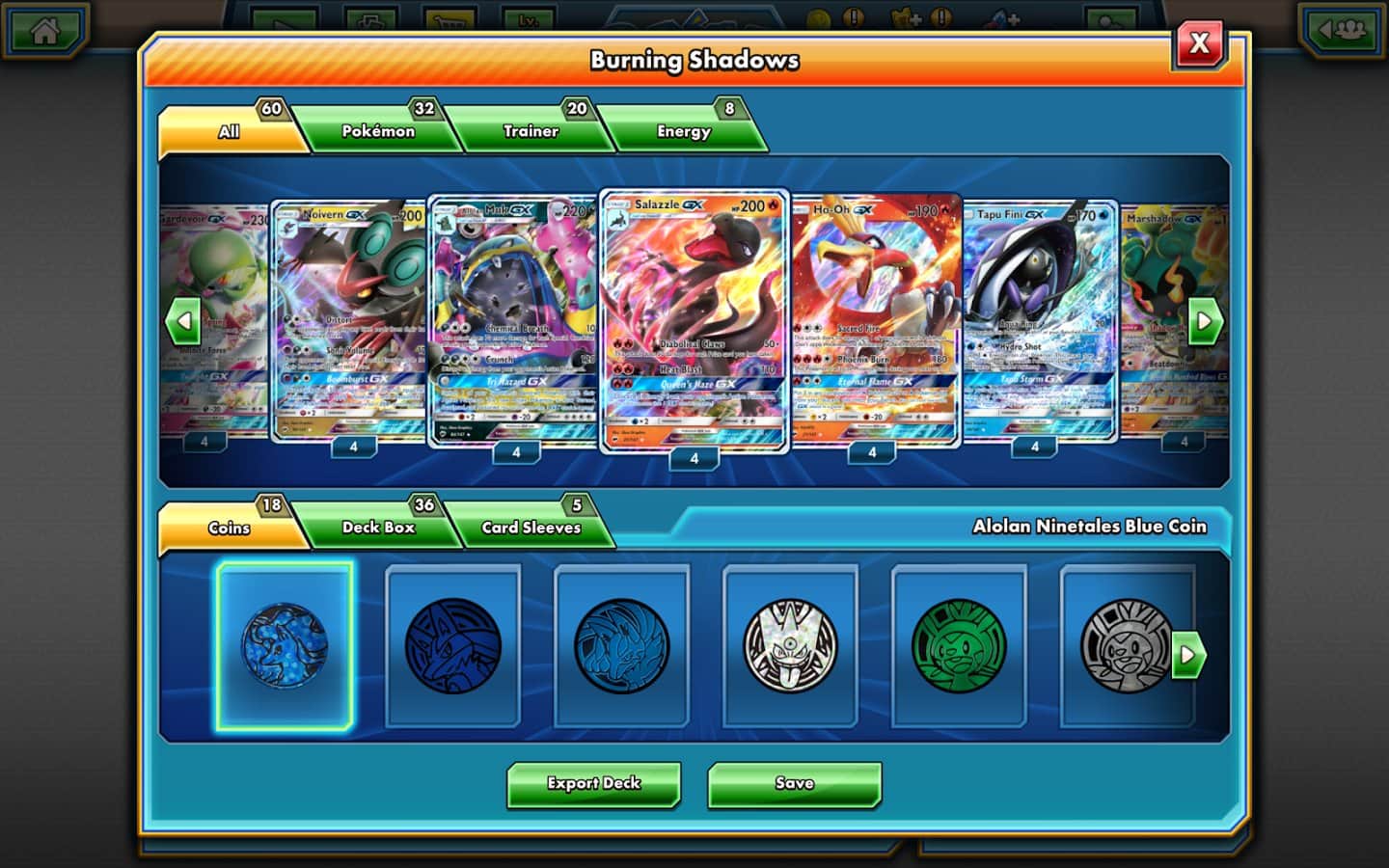1389x868 pixels.
Task: Choose the Ho-Oh GX card
Action: tap(875, 318)
